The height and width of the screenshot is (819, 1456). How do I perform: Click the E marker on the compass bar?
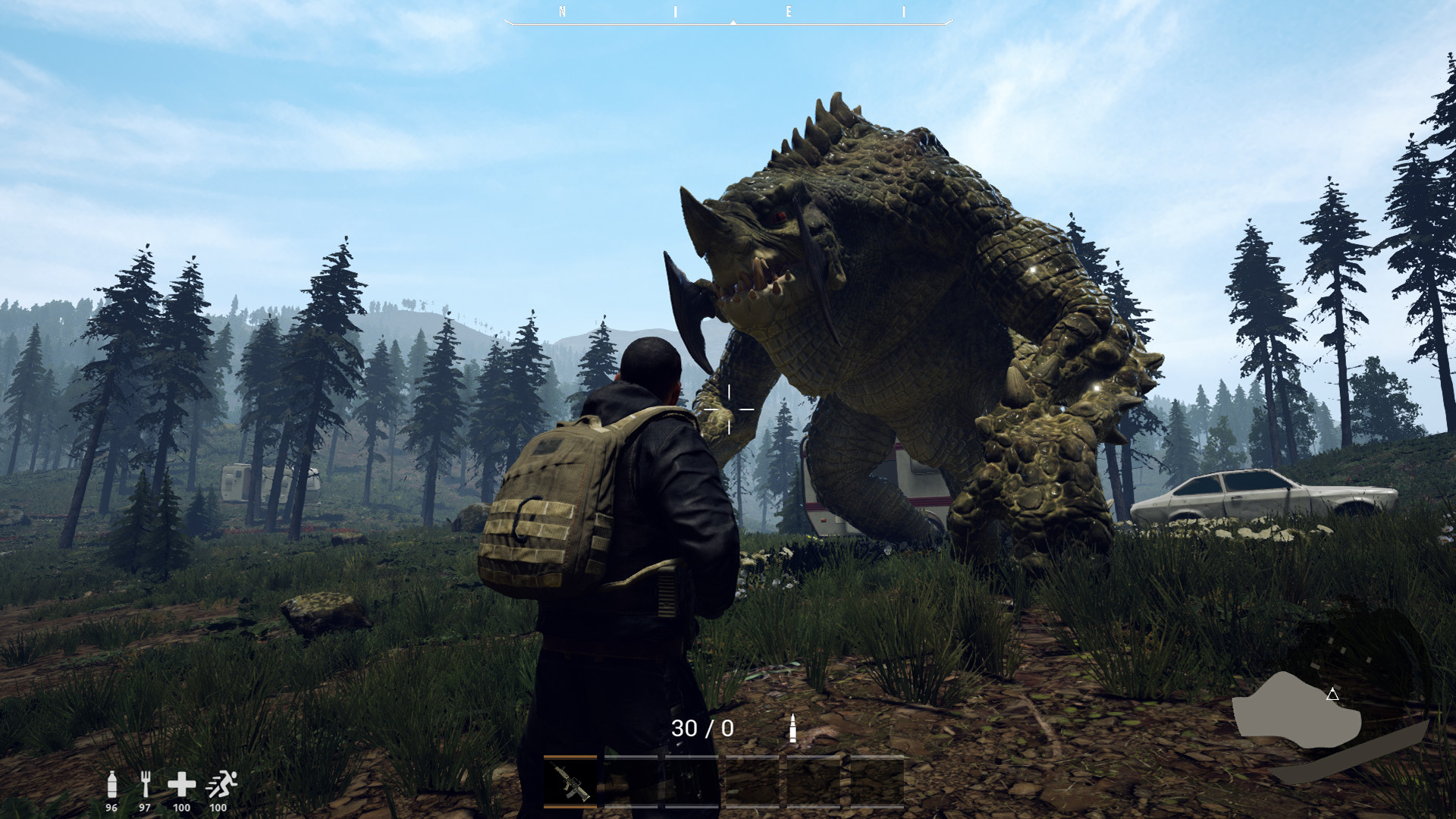pos(789,12)
